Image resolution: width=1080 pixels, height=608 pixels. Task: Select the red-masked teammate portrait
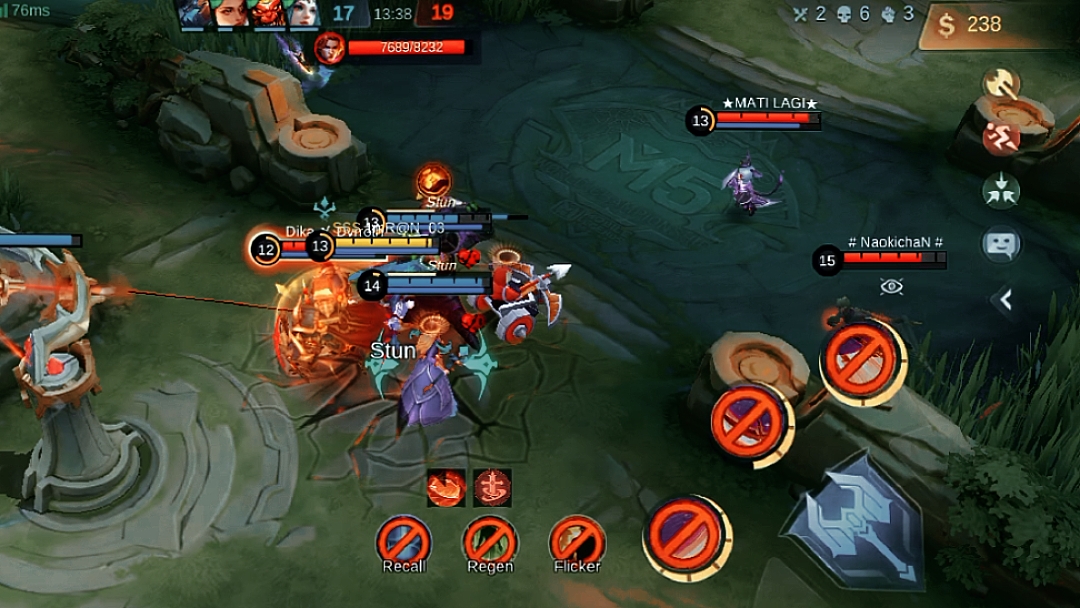pyautogui.click(x=266, y=13)
